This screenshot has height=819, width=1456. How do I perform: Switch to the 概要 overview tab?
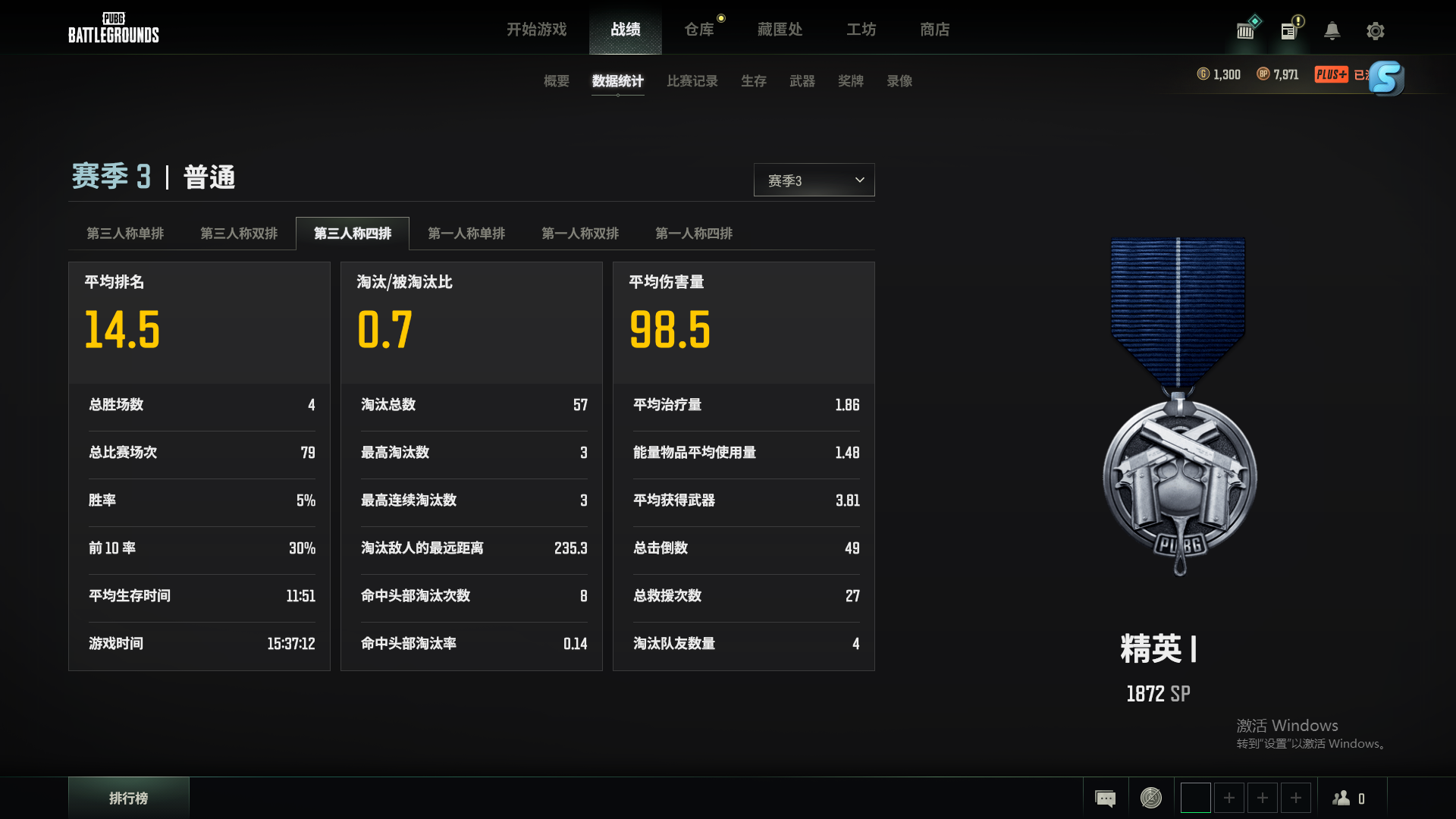click(556, 81)
